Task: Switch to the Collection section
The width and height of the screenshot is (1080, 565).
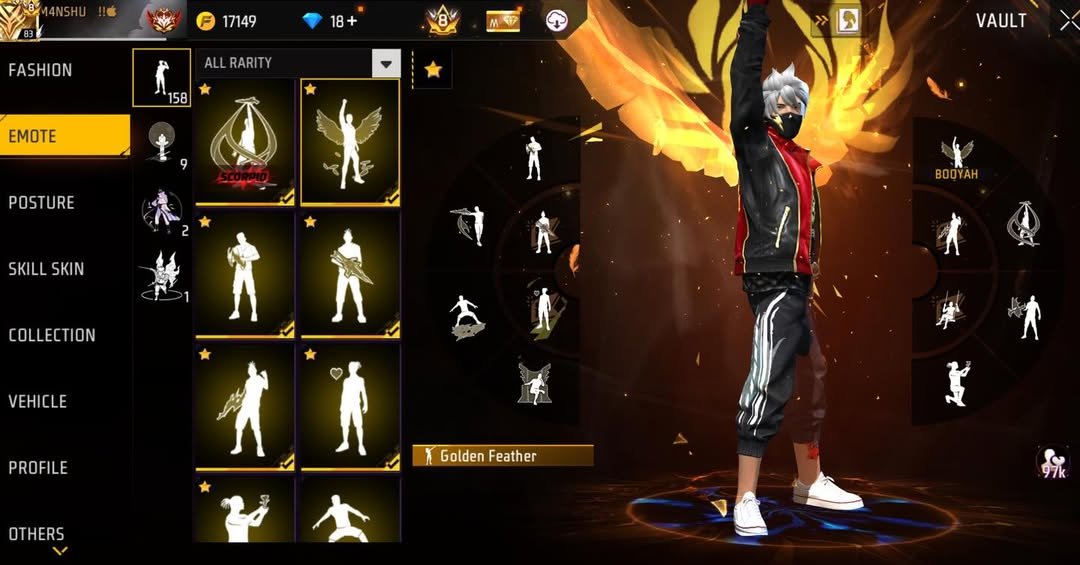Action: (x=52, y=335)
